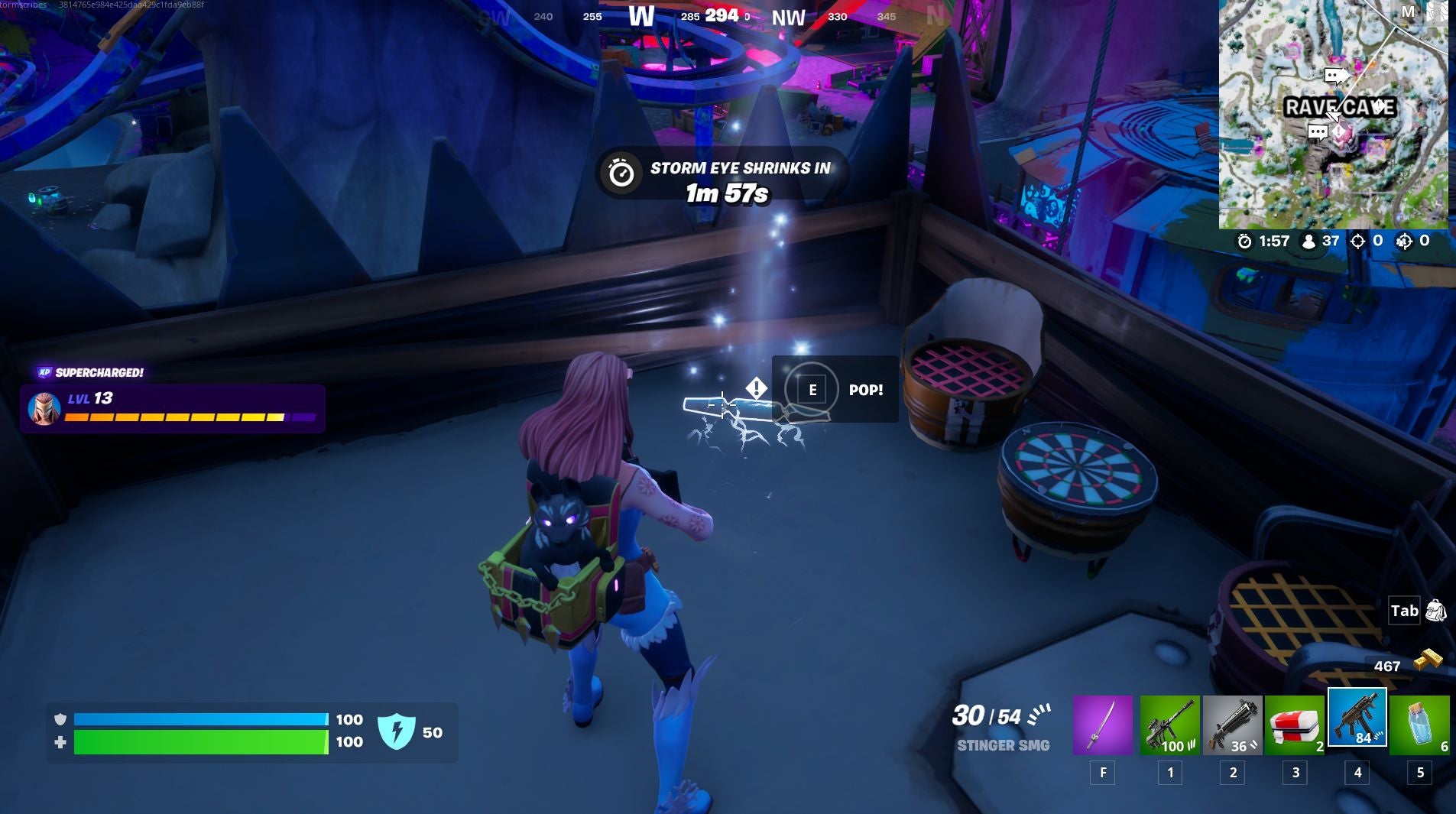1456x814 pixels.
Task: Click the match timer stopwatch showing 1:57
Action: tap(1245, 241)
